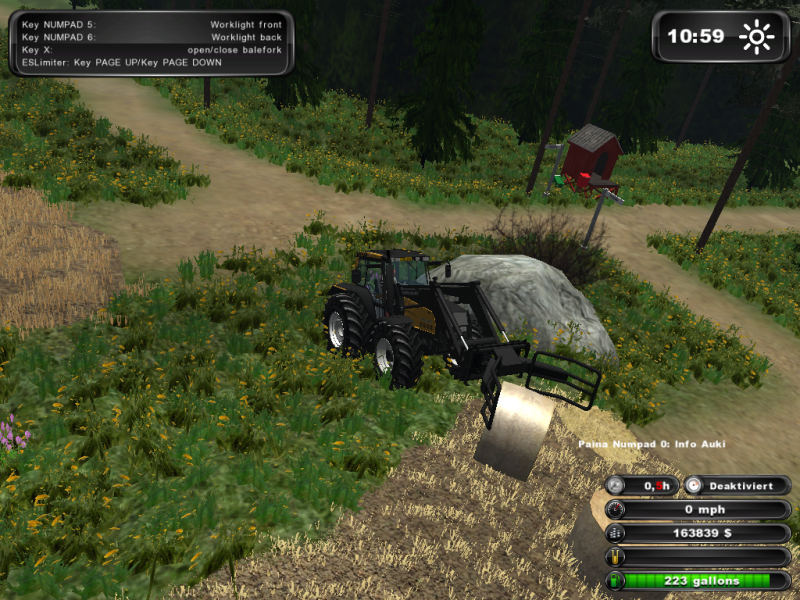Image resolution: width=800 pixels, height=600 pixels.
Task: Click the yellow fill level tank icon
Action: (x=617, y=557)
